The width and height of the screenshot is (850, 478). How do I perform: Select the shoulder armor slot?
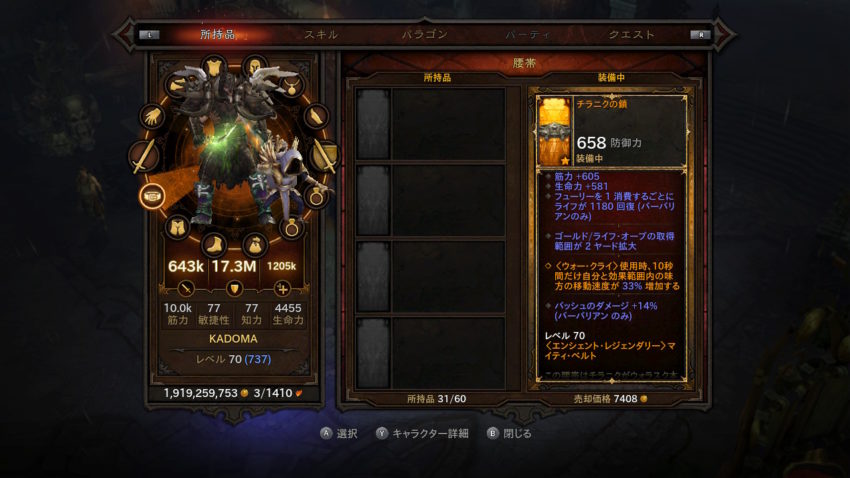click(x=177, y=84)
